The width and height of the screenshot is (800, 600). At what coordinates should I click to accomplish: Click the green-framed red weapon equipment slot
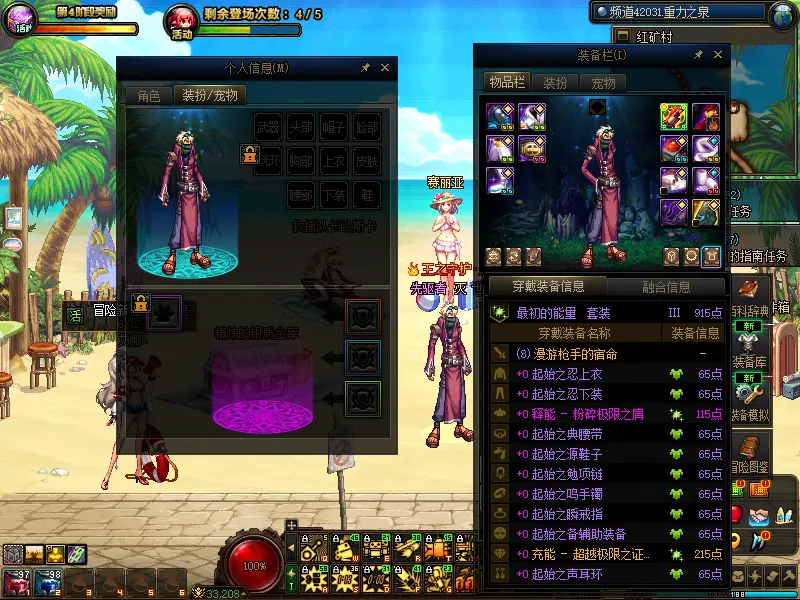click(x=673, y=117)
